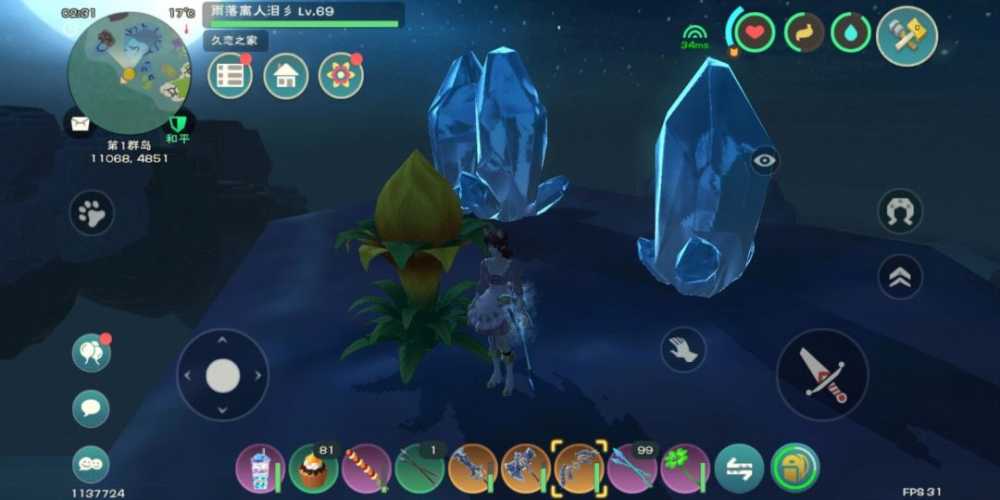Select the bubble tea drink slot
Viewport: 1000px width, 500px height.
[x=260, y=468]
